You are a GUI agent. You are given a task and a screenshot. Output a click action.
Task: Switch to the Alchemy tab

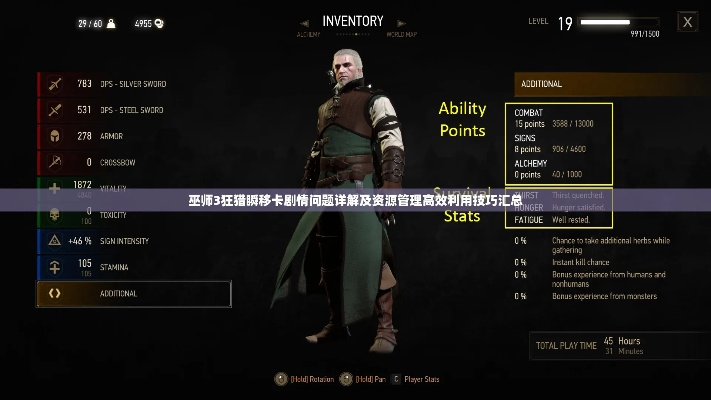(x=308, y=35)
